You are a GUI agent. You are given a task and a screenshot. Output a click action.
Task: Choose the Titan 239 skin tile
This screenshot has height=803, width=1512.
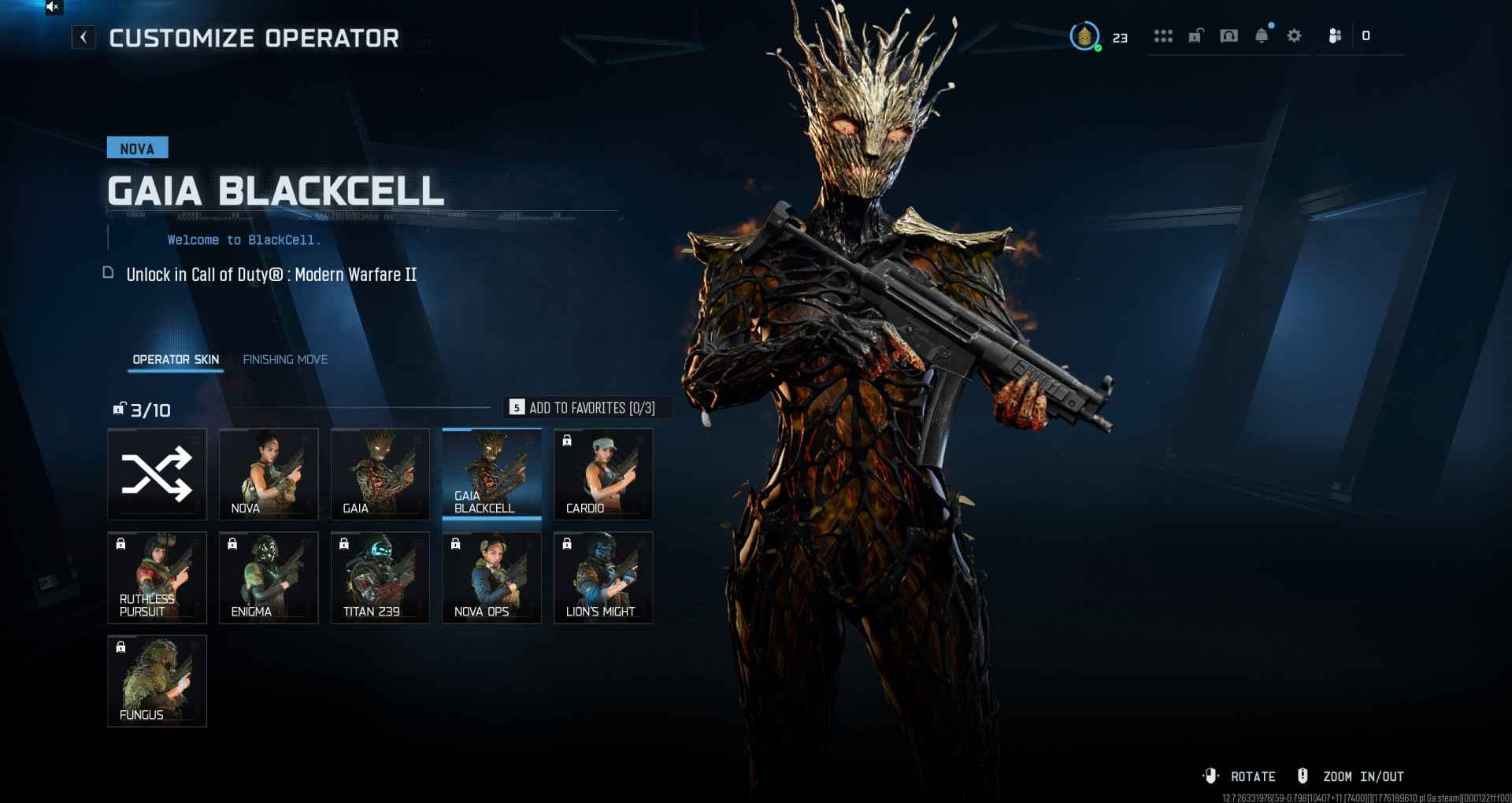(380, 578)
